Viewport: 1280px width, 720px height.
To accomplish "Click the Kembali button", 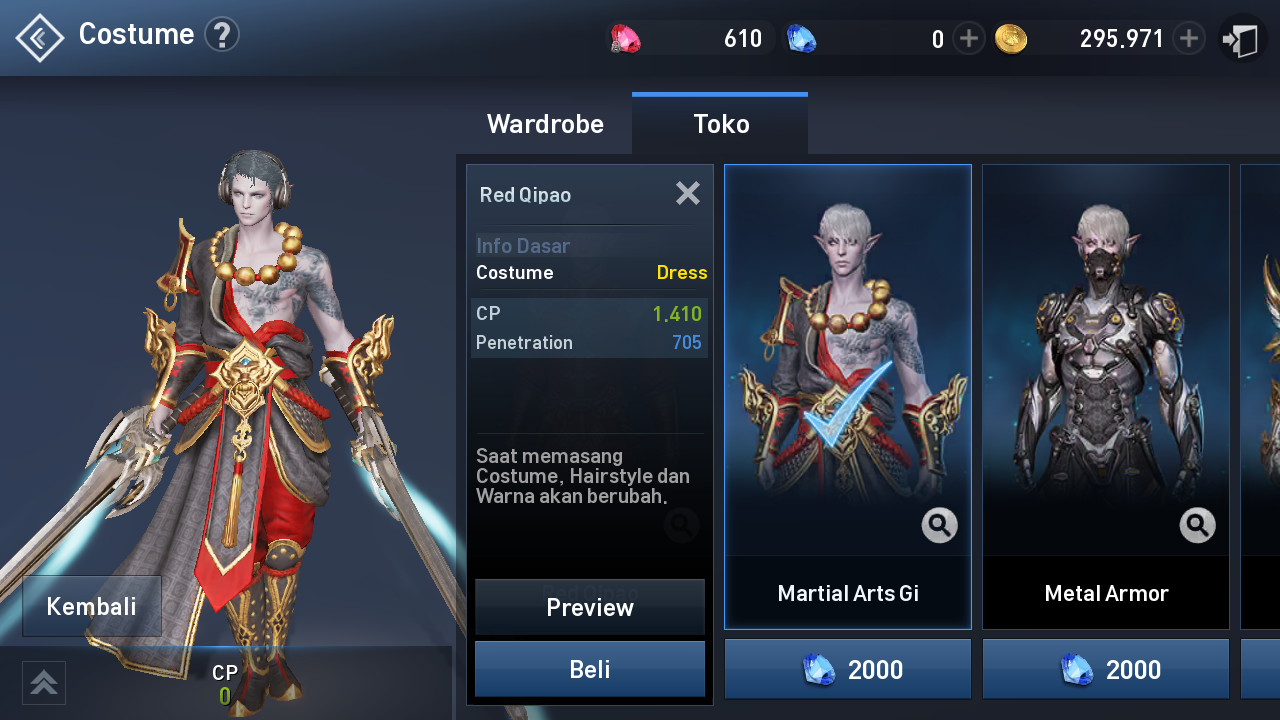I will (x=92, y=606).
